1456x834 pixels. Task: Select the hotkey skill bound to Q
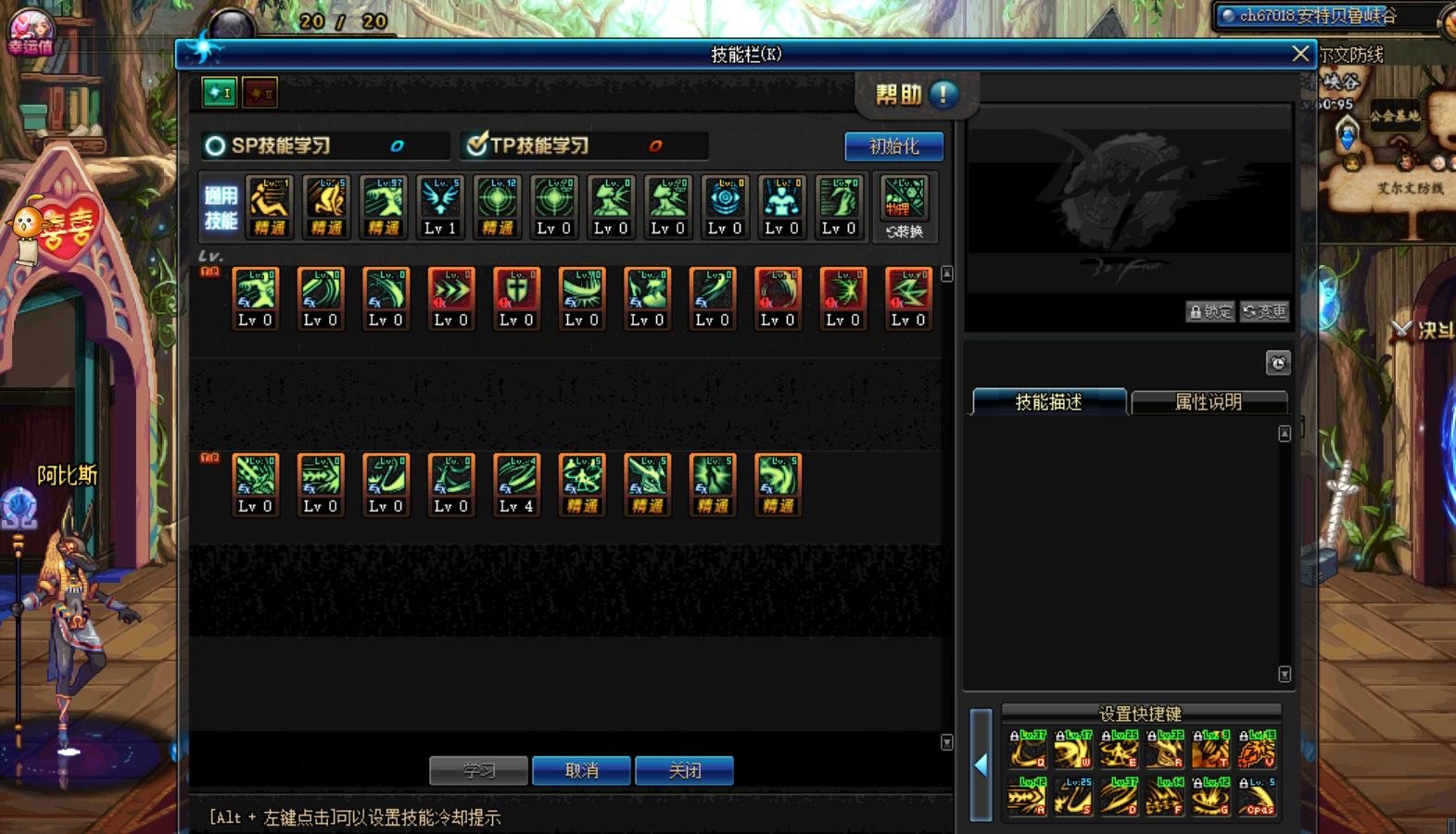coord(1027,749)
